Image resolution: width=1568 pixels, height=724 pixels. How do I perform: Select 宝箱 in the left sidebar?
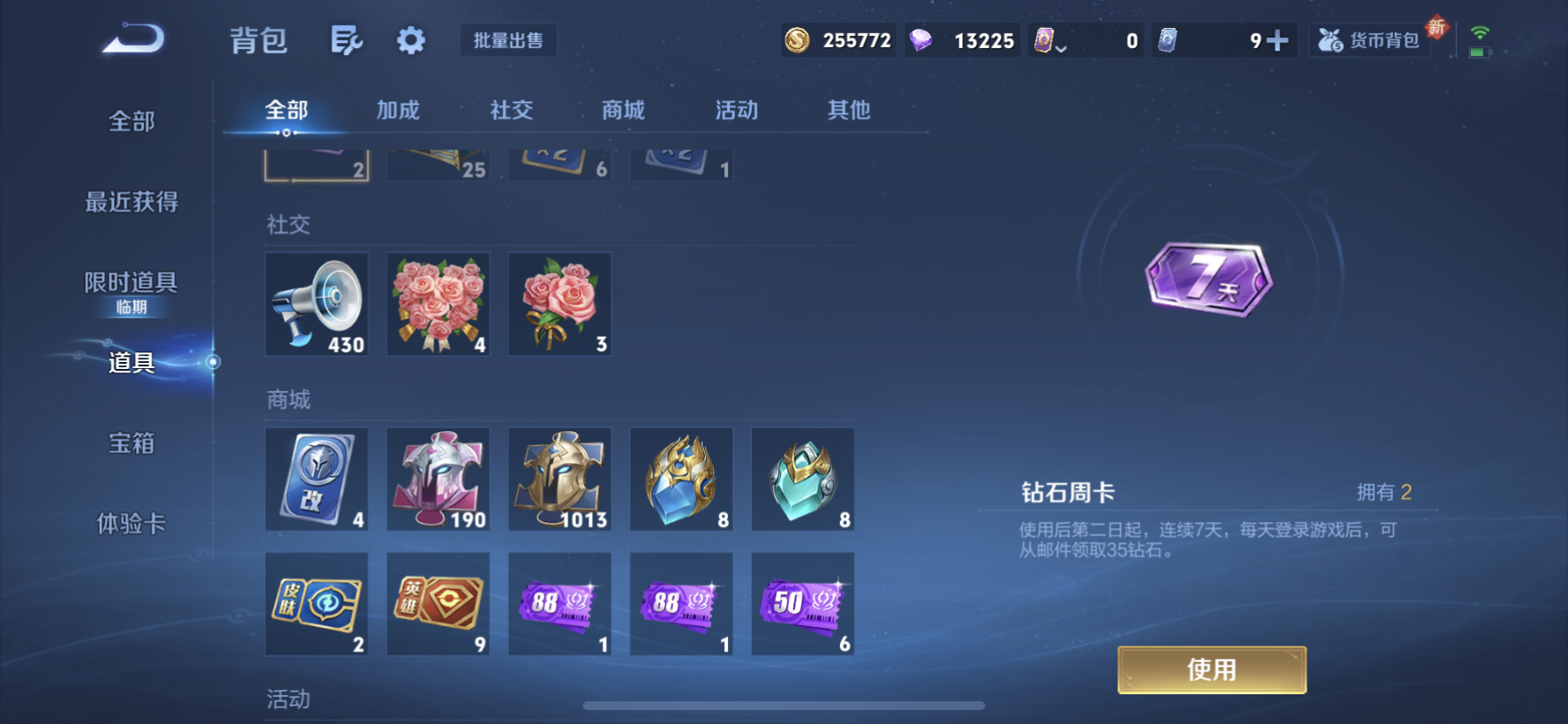[x=130, y=444]
